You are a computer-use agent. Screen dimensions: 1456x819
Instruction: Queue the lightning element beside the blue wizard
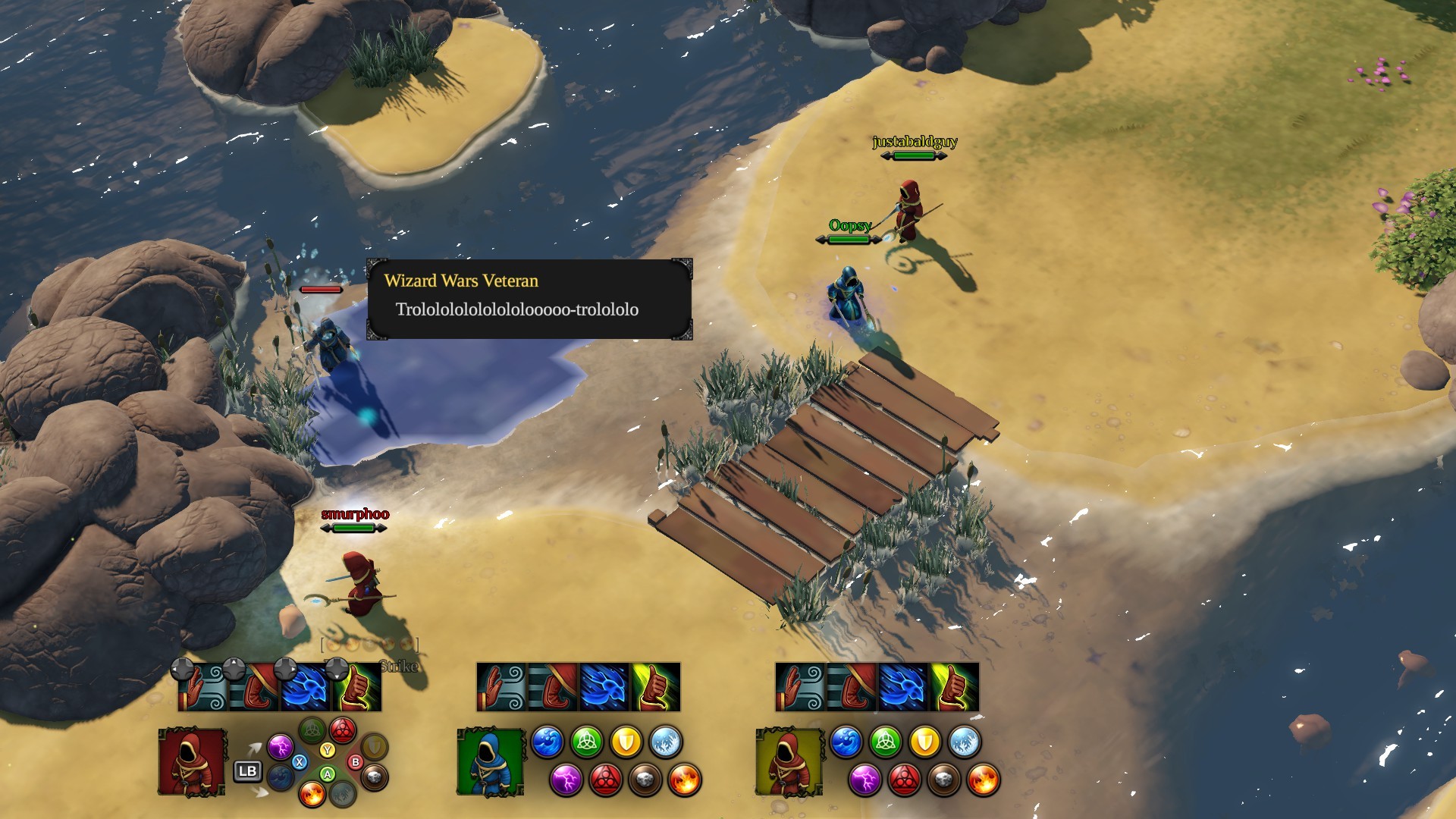(x=566, y=780)
